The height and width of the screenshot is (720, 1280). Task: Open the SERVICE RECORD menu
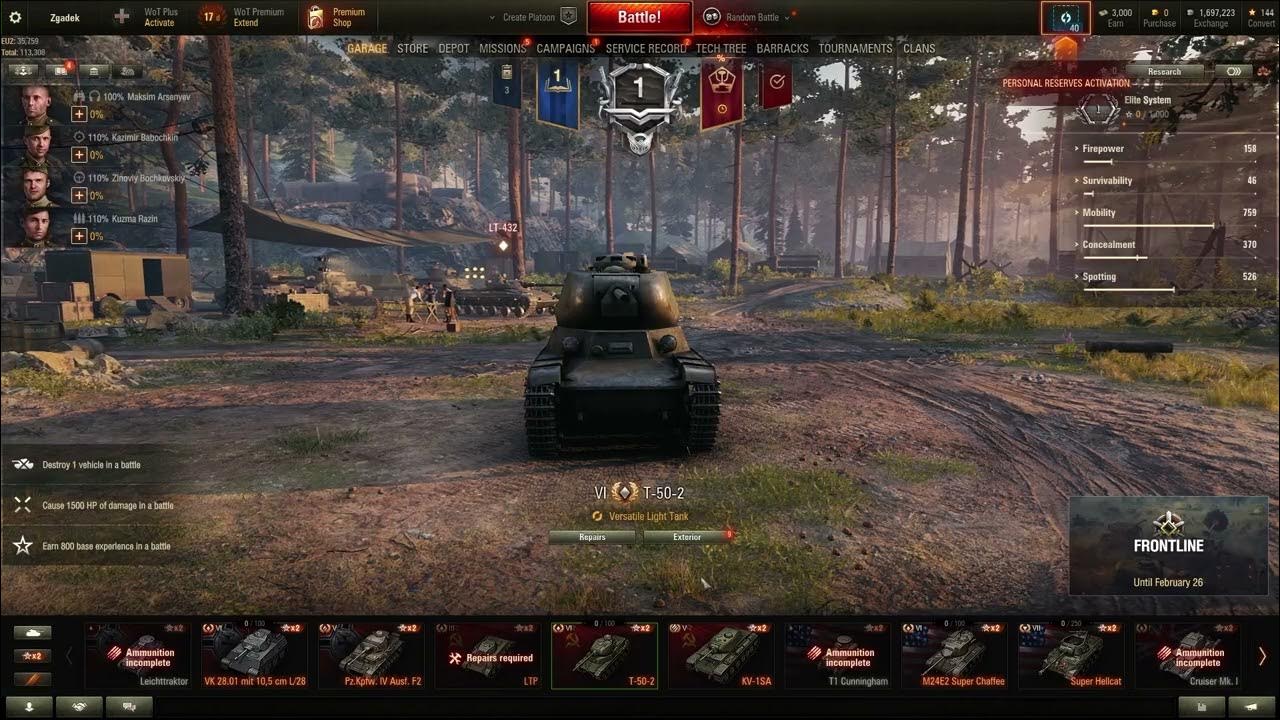pyautogui.click(x=644, y=47)
